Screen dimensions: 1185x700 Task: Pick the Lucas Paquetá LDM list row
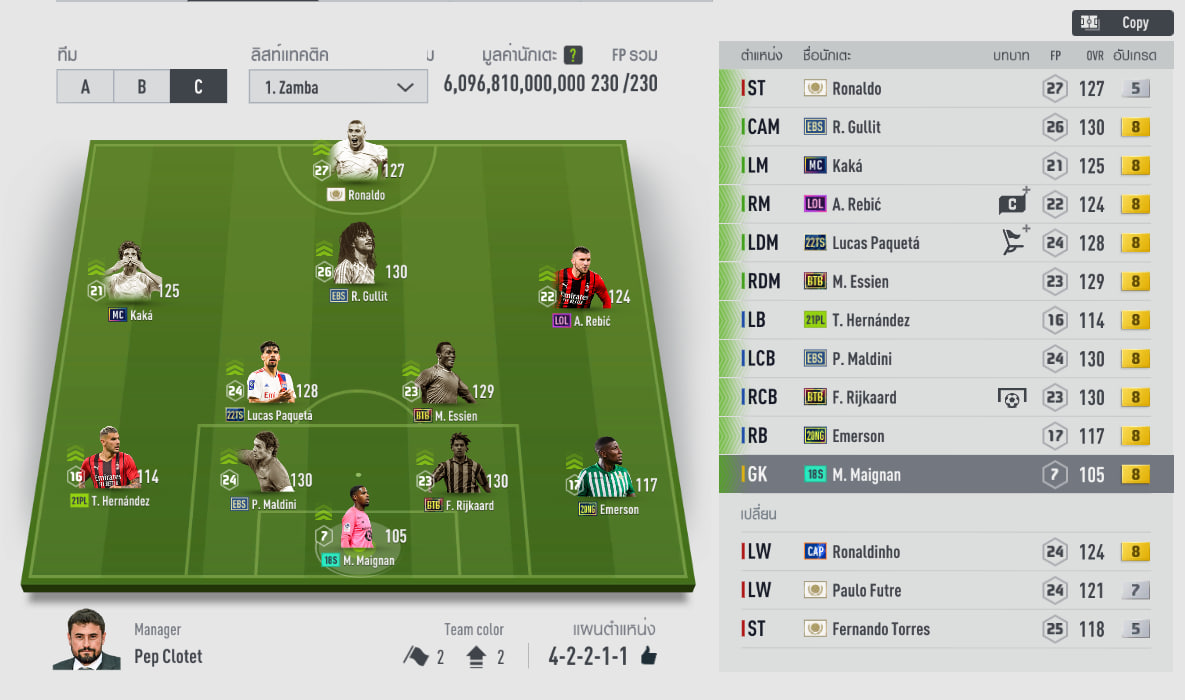[945, 243]
